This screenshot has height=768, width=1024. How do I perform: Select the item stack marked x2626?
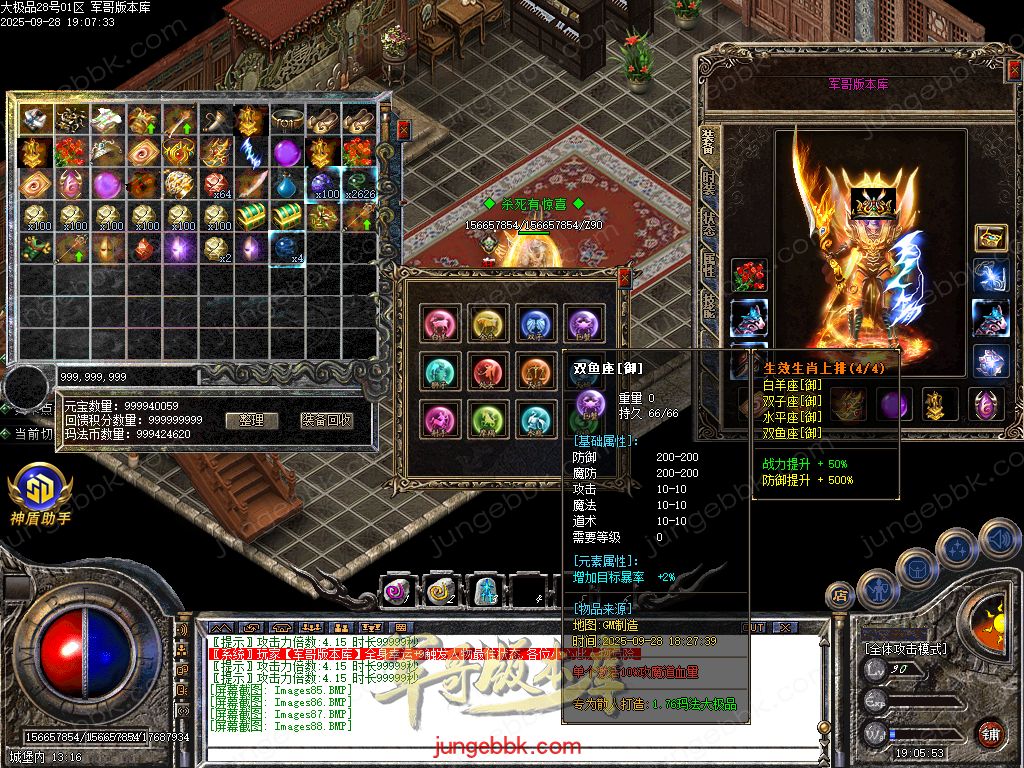[358, 184]
